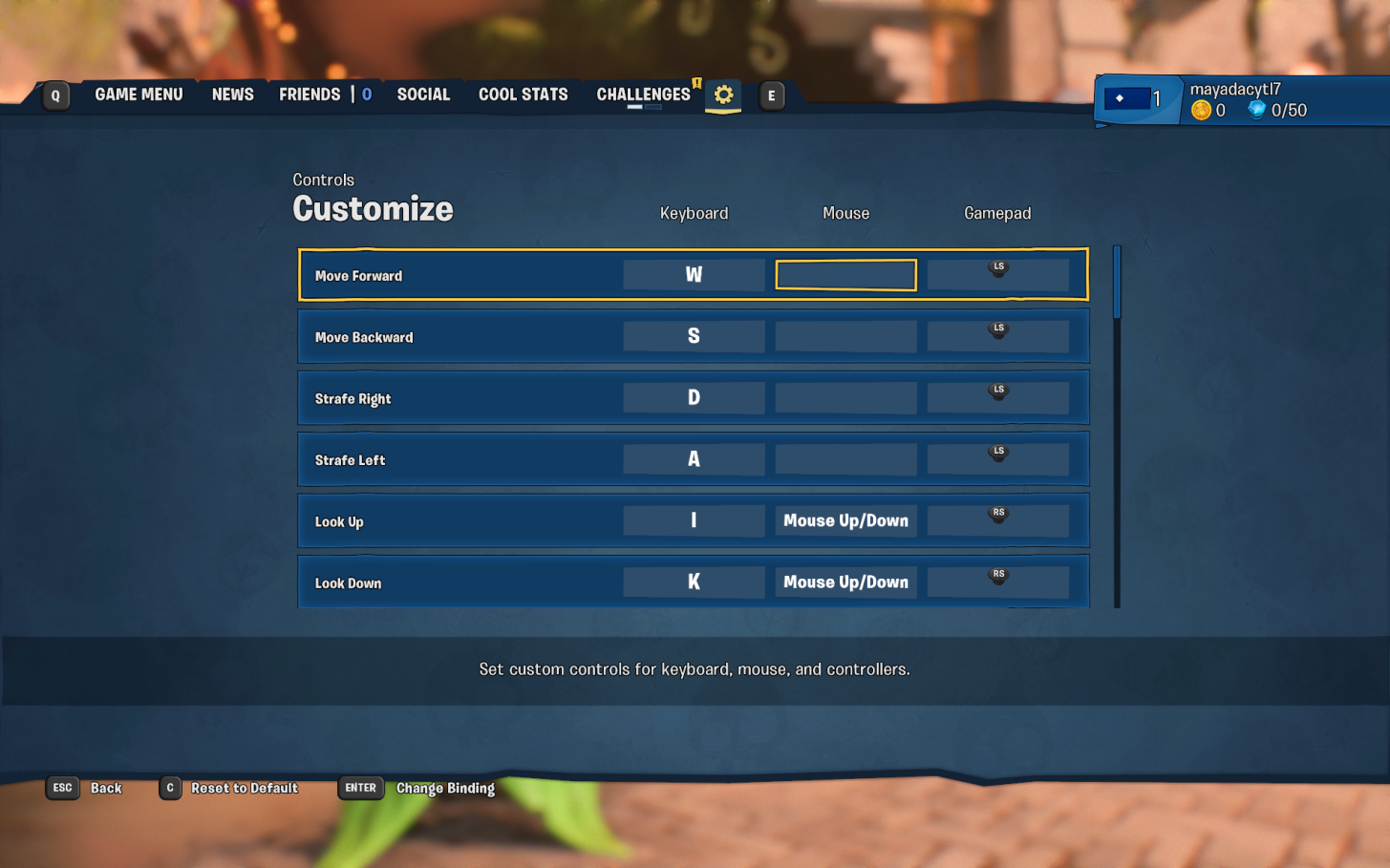Click the A key binding for Strafe Left
Screen dimensions: 1390x868
click(x=694, y=458)
